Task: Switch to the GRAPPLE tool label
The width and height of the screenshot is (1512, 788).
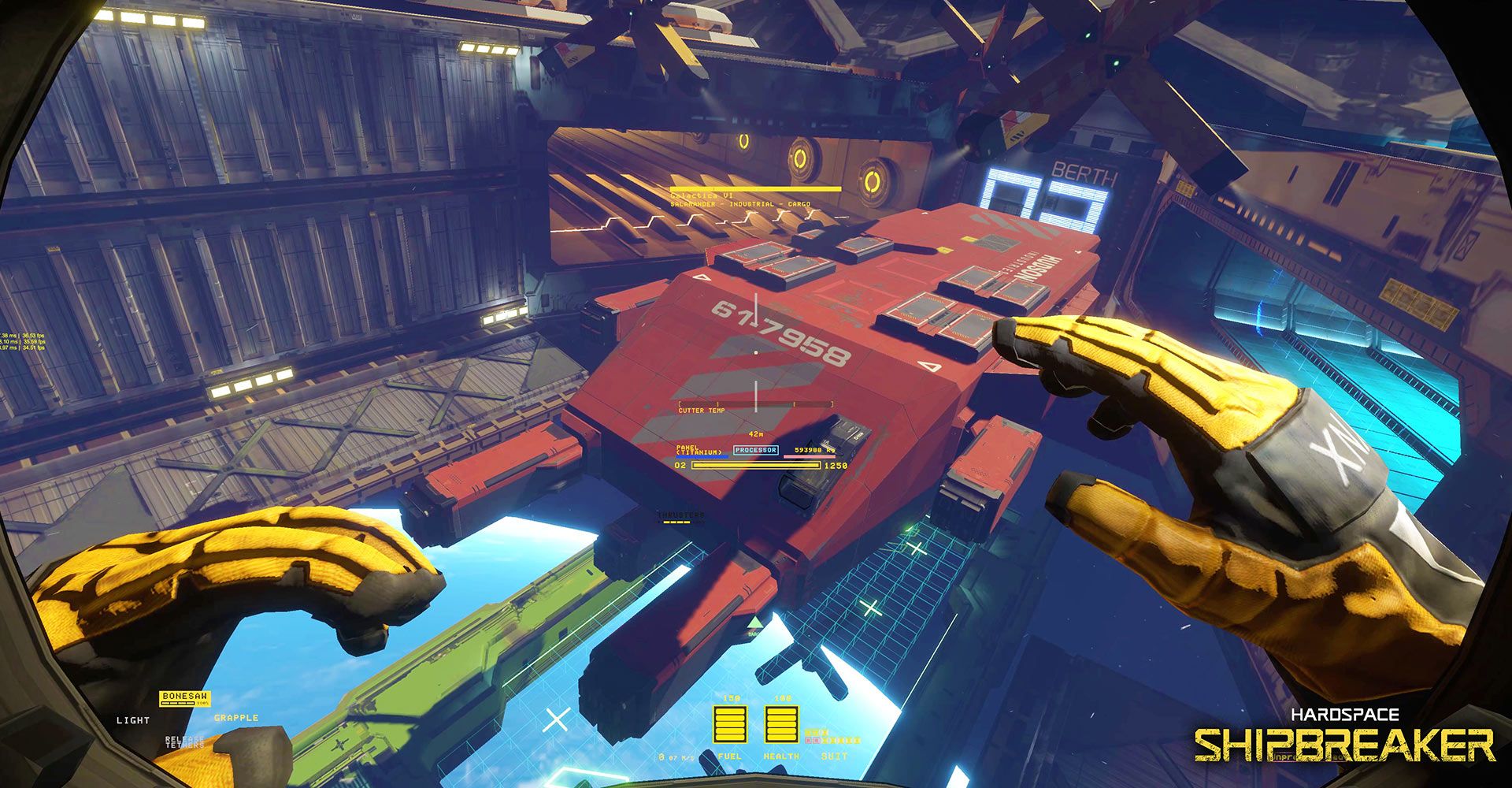Action: [236, 718]
